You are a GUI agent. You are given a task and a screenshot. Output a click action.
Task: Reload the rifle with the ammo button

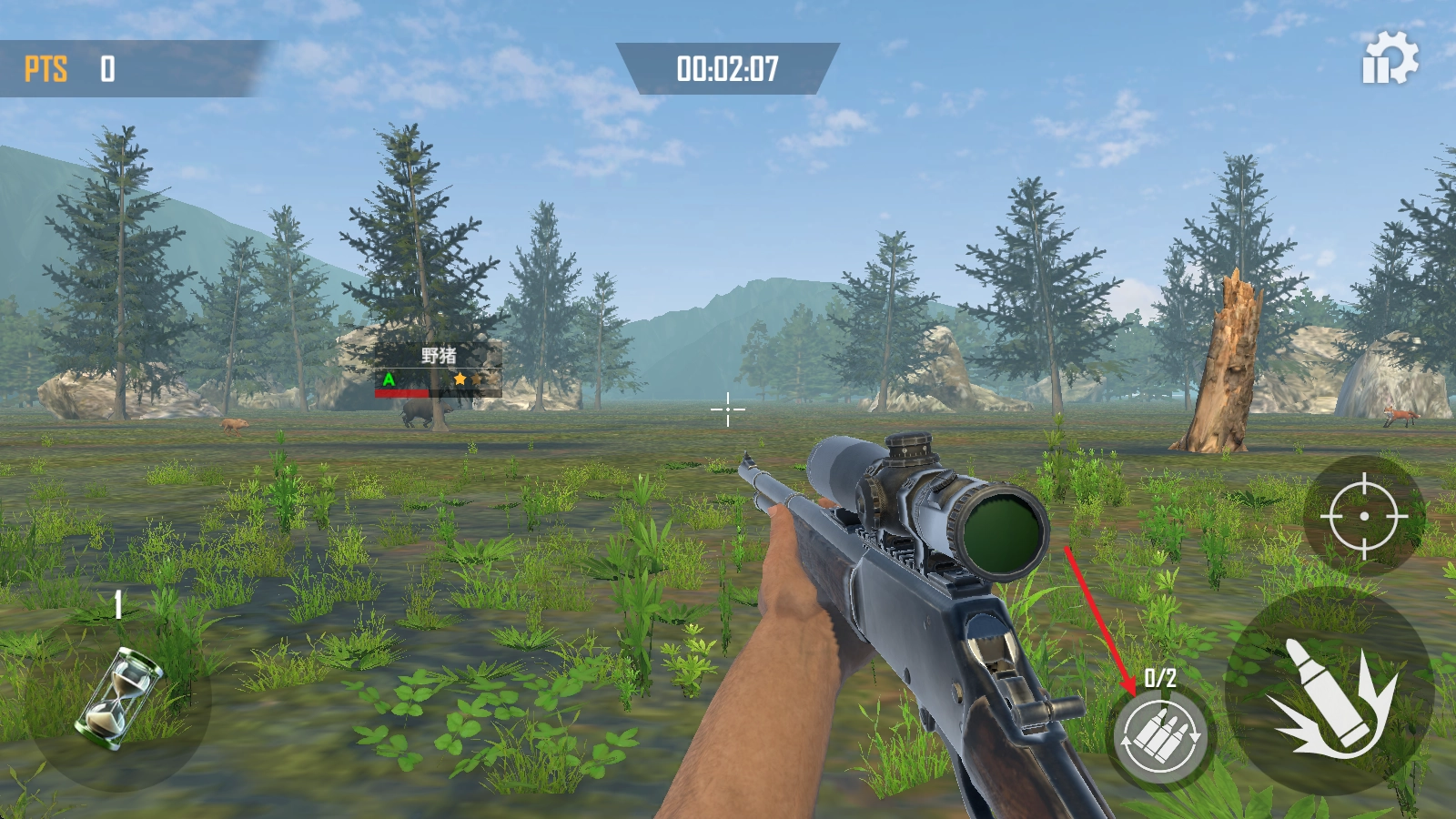1161,735
